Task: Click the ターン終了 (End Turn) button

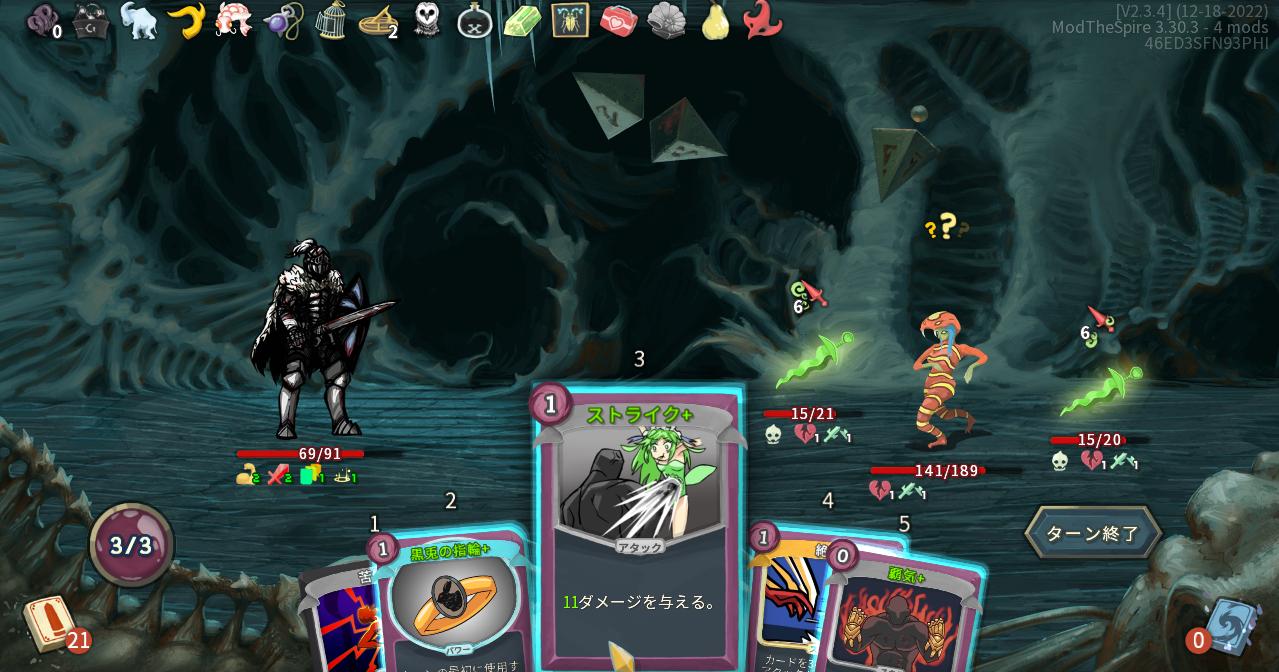Action: 1092,533
